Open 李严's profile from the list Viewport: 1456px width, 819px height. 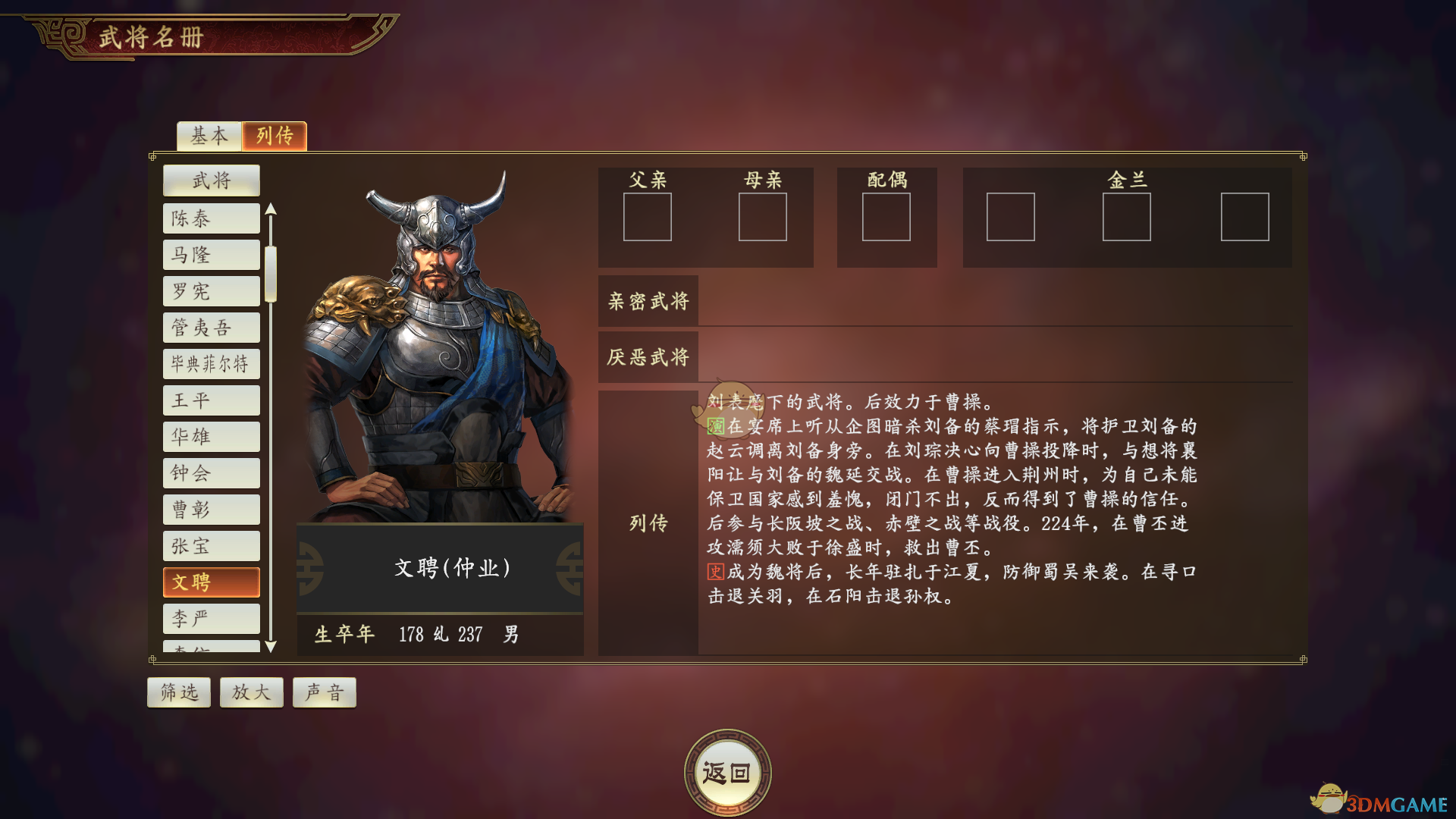211,618
